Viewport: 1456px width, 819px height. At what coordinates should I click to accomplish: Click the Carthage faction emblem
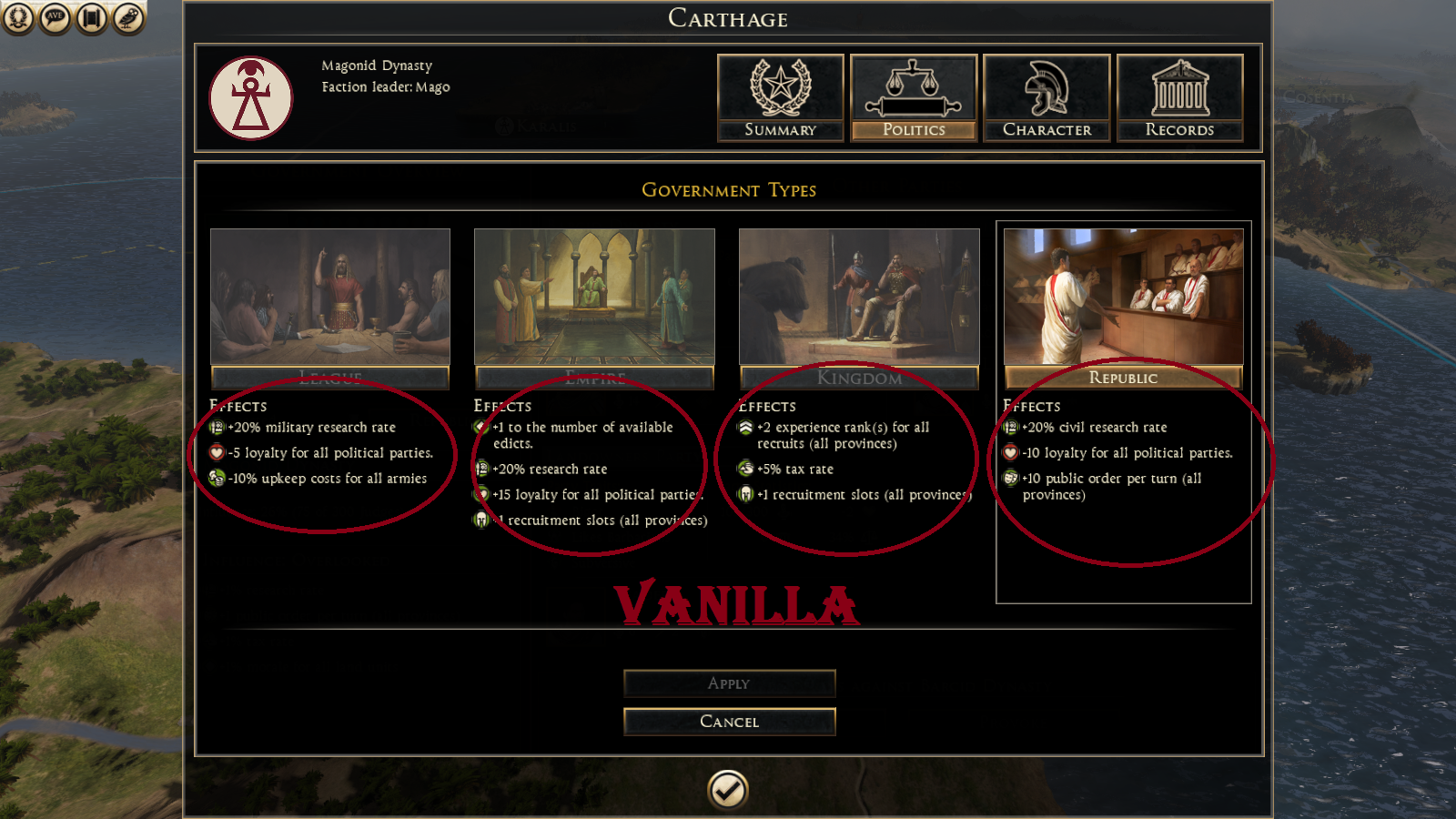tap(251, 98)
